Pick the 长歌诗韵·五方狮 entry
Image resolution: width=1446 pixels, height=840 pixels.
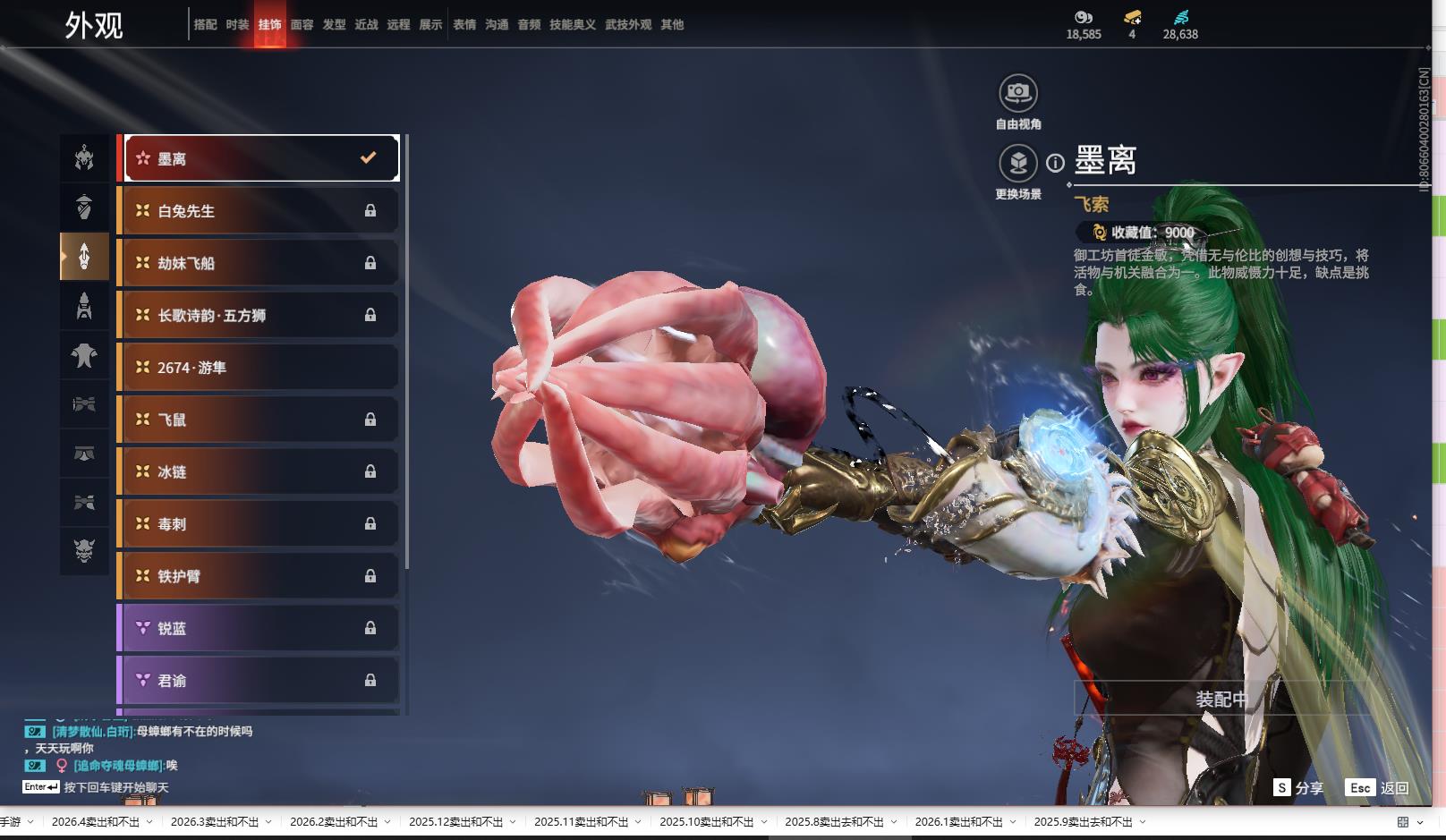259,315
